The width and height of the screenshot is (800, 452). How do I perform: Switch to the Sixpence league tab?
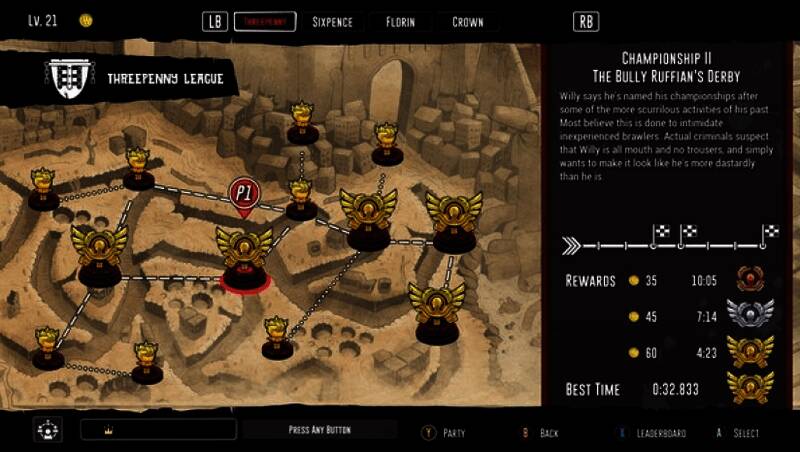click(x=331, y=22)
